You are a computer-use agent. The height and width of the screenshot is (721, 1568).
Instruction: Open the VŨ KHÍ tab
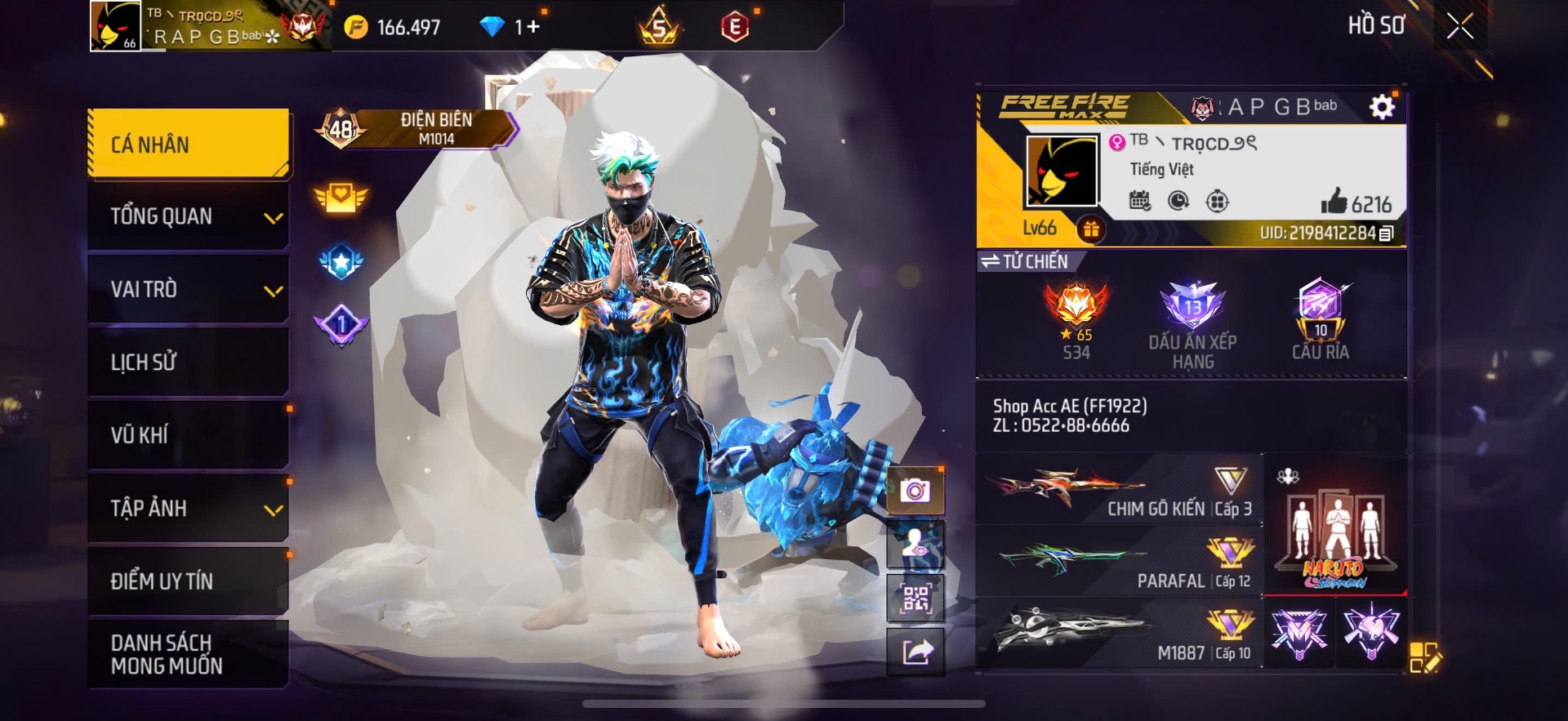click(x=187, y=434)
